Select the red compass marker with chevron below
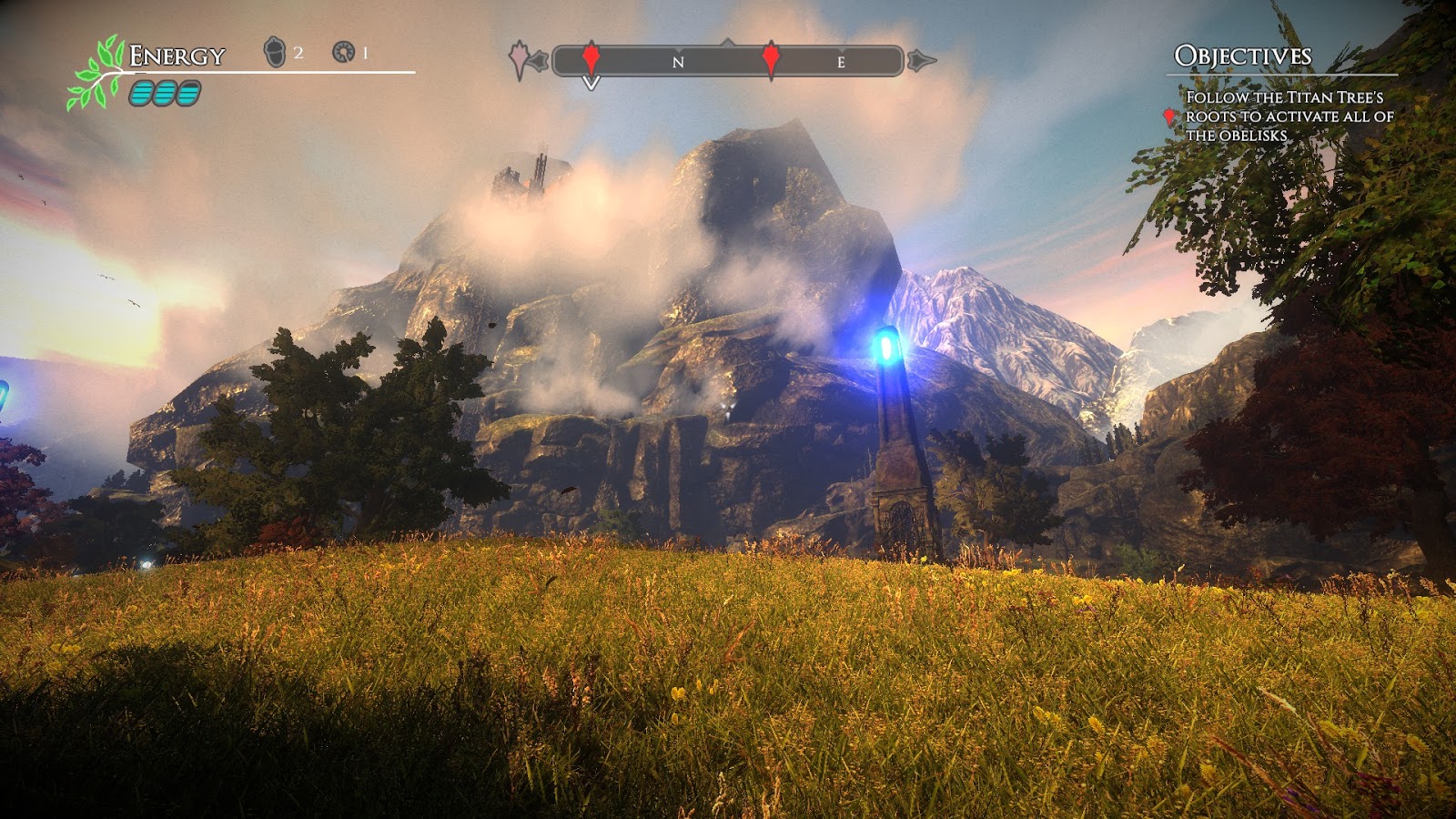Image resolution: width=1456 pixels, height=819 pixels. click(591, 58)
